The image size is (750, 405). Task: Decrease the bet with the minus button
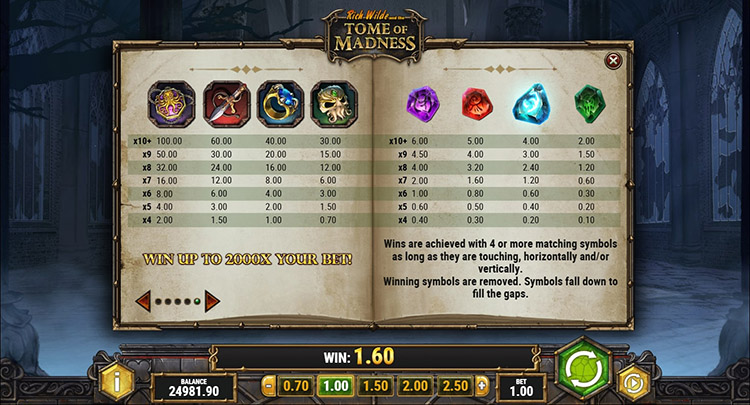pyautogui.click(x=268, y=386)
